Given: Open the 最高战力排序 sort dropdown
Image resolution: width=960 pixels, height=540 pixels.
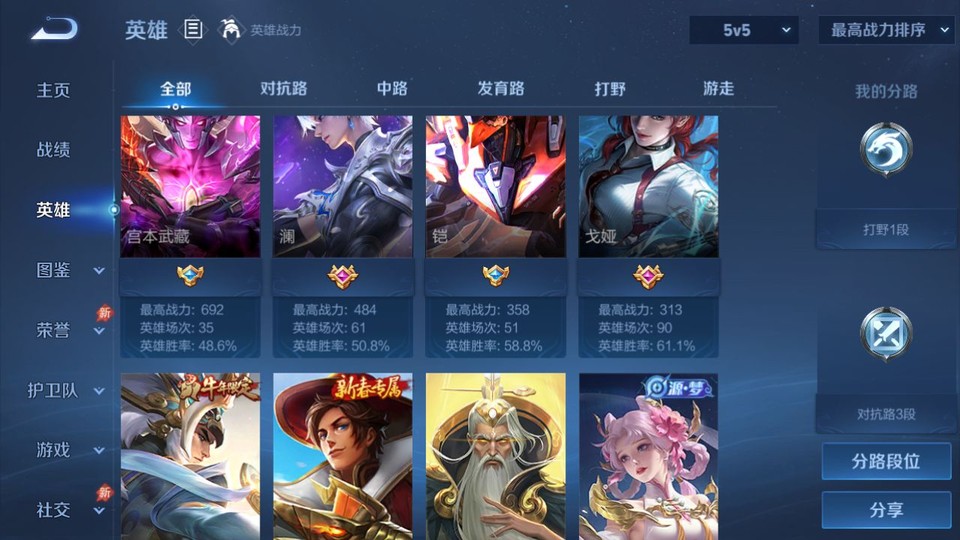Looking at the screenshot, I should click(x=887, y=30).
